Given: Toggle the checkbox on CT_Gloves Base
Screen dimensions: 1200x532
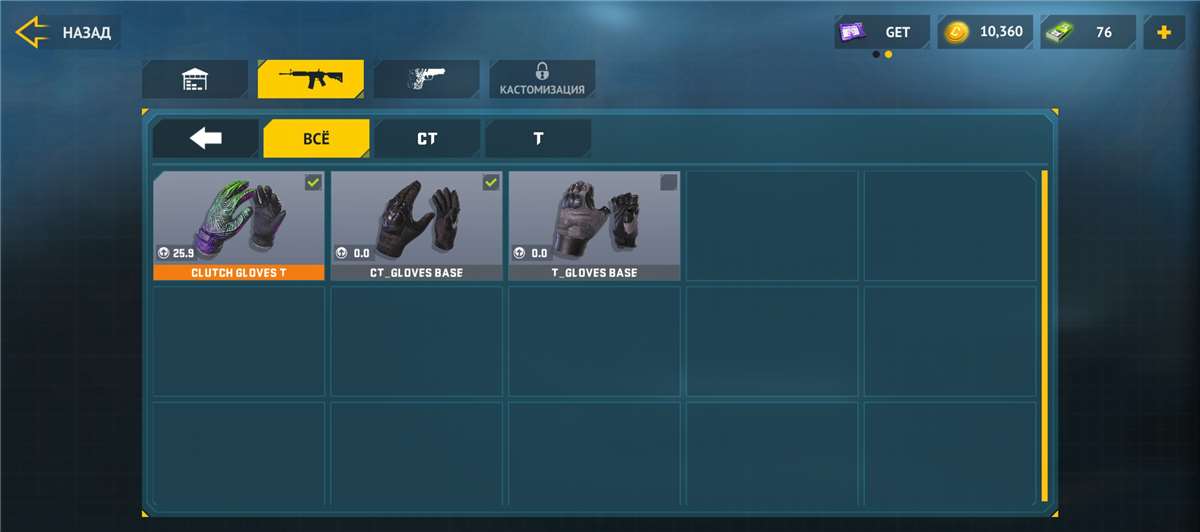Looking at the screenshot, I should 491,182.
